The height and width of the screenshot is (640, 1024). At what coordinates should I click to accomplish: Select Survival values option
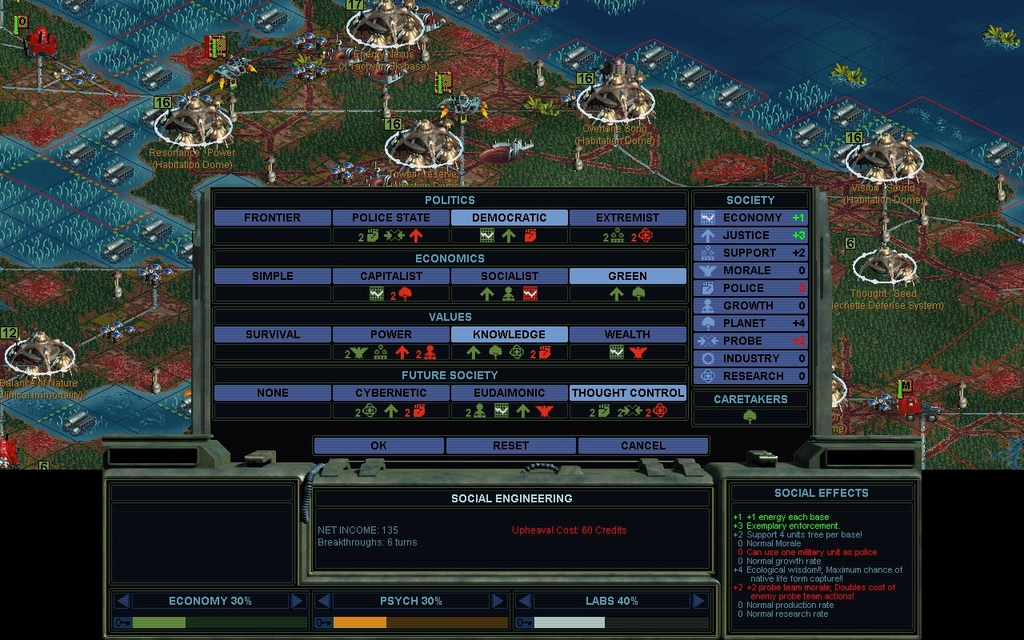(x=272, y=334)
